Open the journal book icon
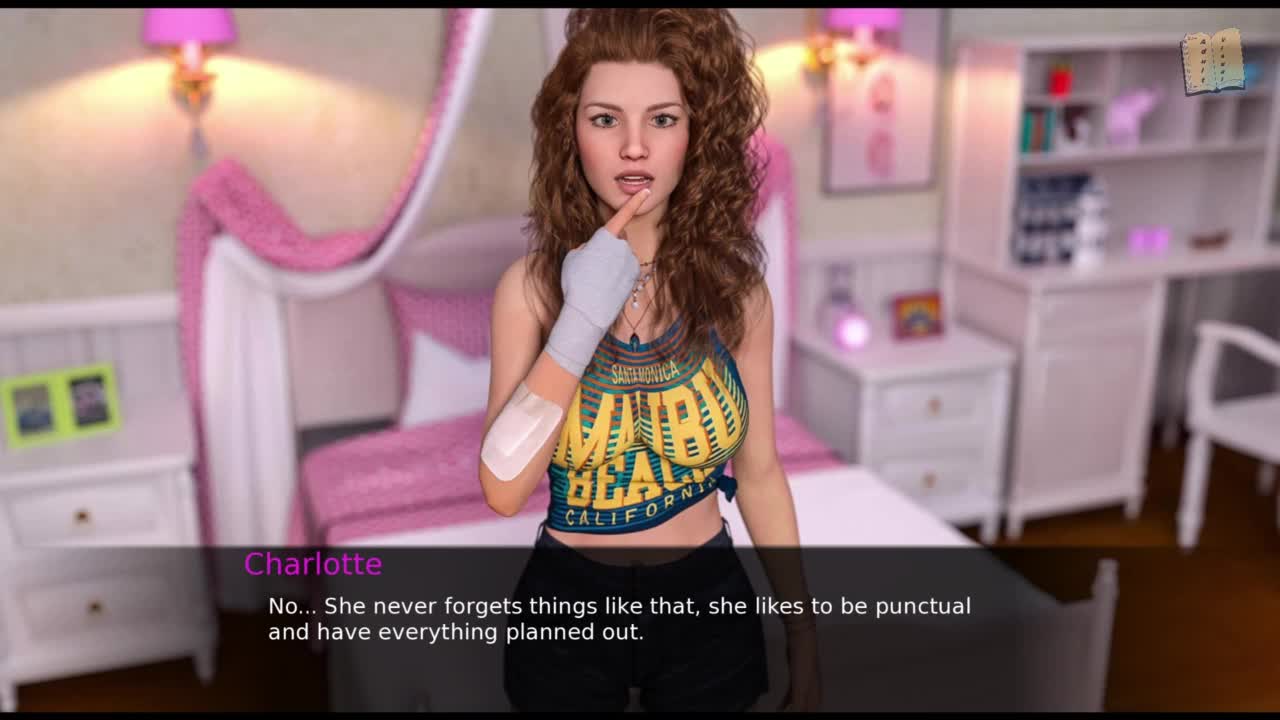This screenshot has height=720, width=1280. (1212, 62)
